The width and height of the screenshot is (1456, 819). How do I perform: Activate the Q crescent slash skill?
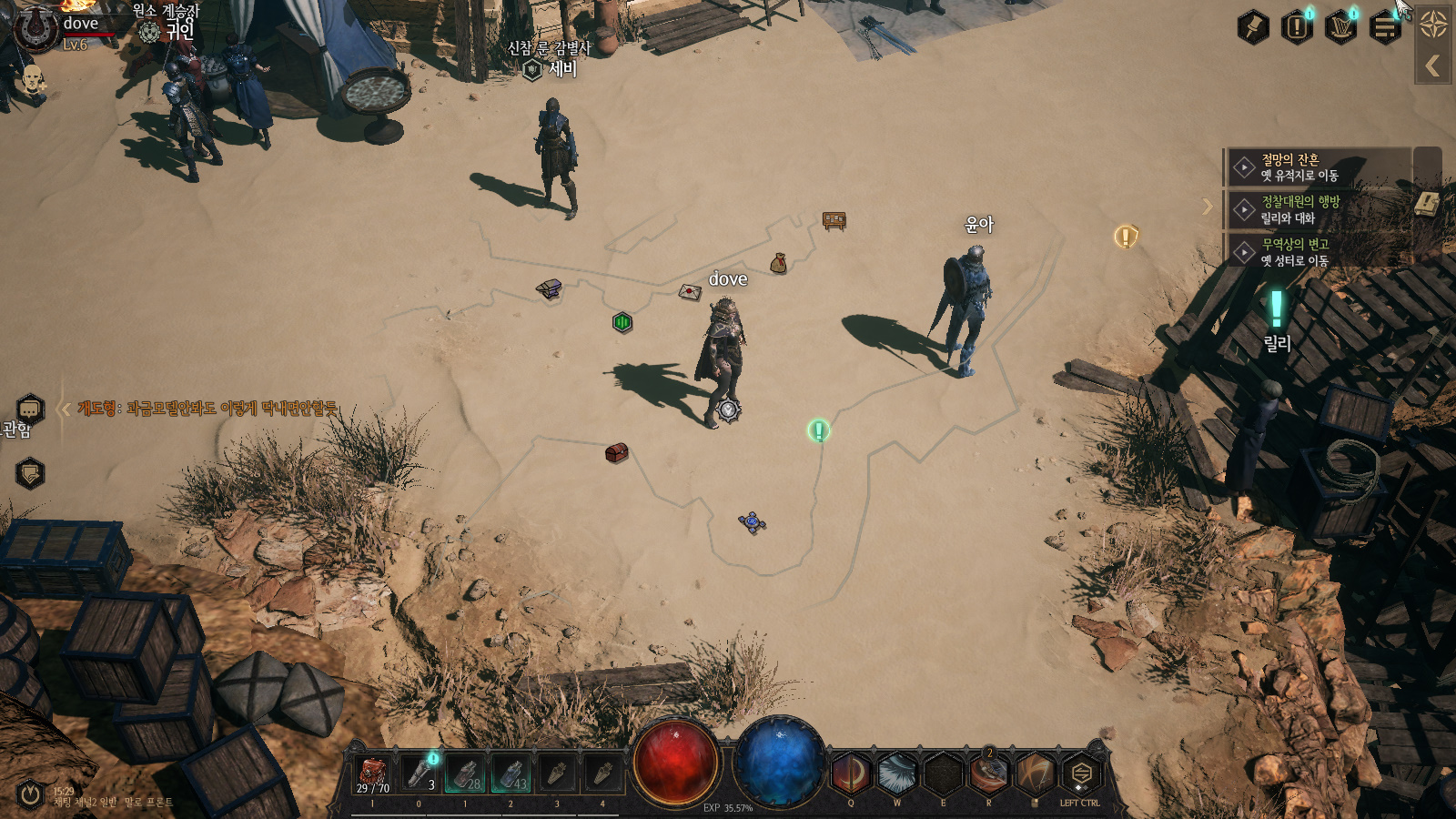(x=851, y=774)
